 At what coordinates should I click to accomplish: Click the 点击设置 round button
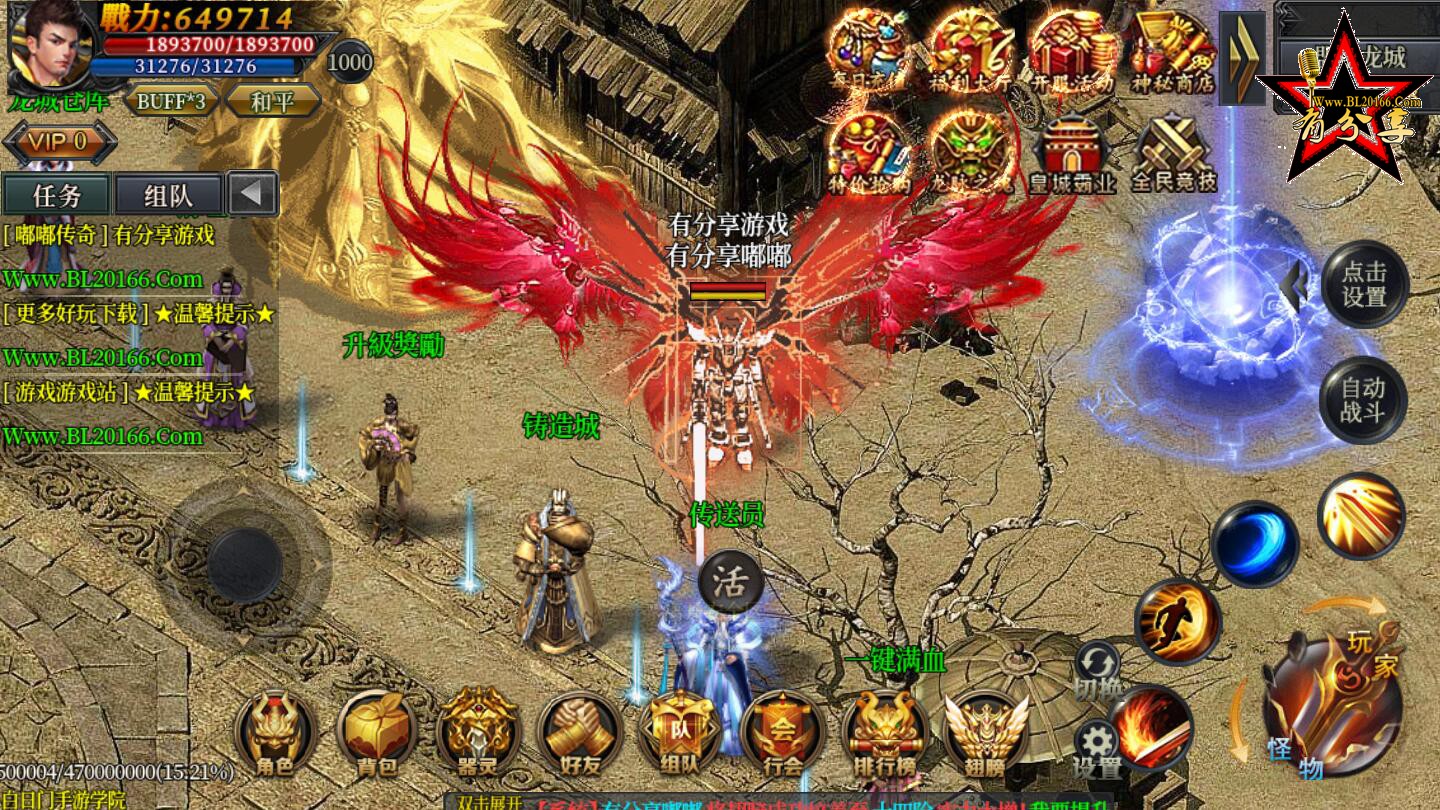pyautogui.click(x=1364, y=284)
